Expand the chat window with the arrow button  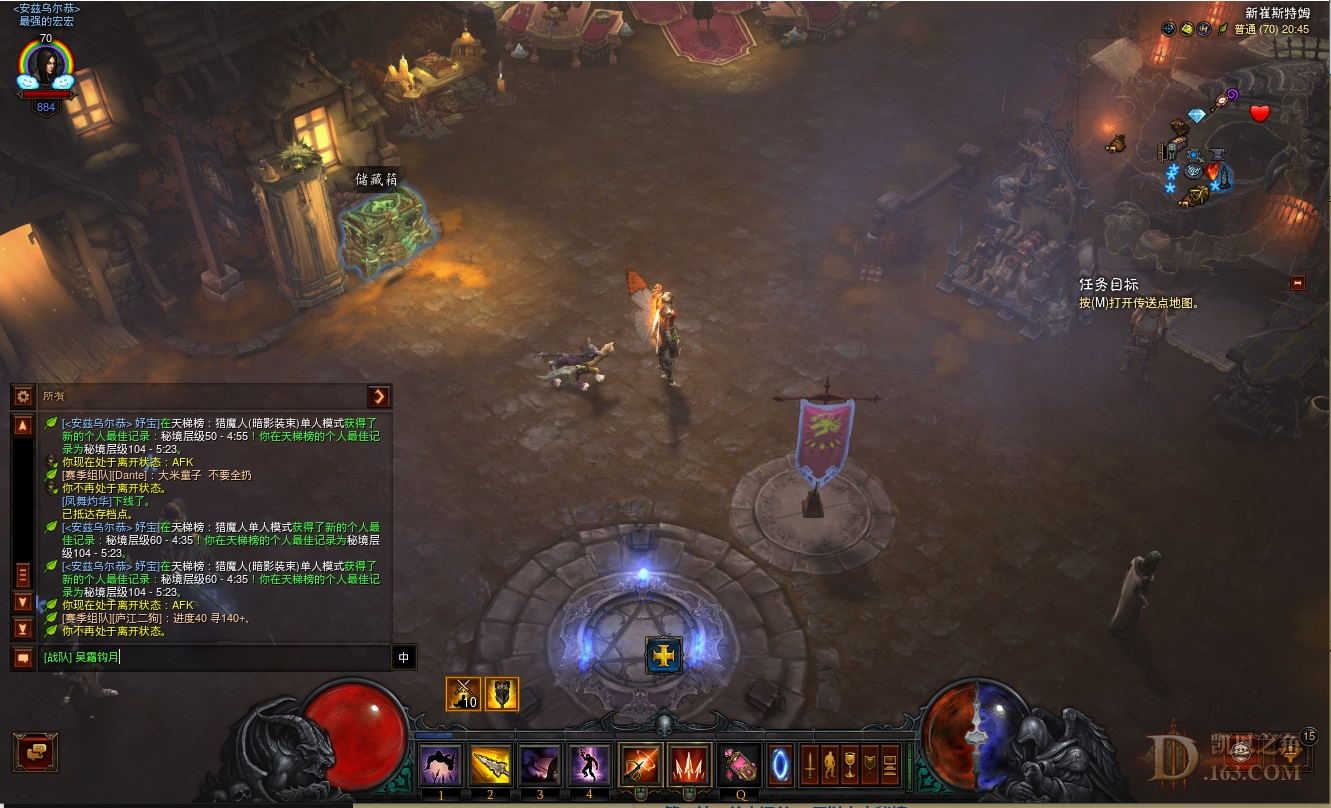tap(379, 396)
